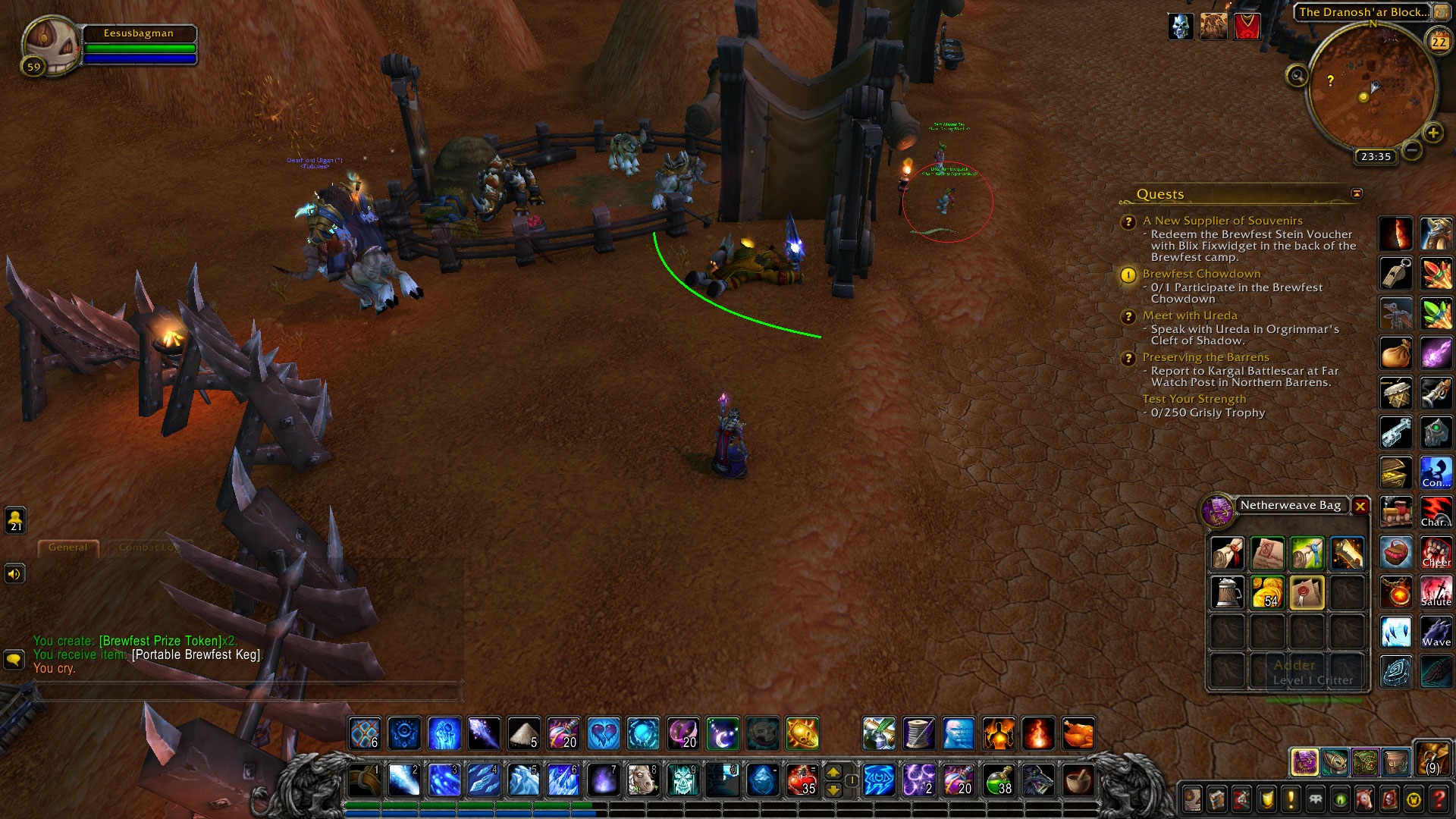This screenshot has height=819, width=1456.
Task: Collapse the Quests tracker
Action: click(1357, 194)
